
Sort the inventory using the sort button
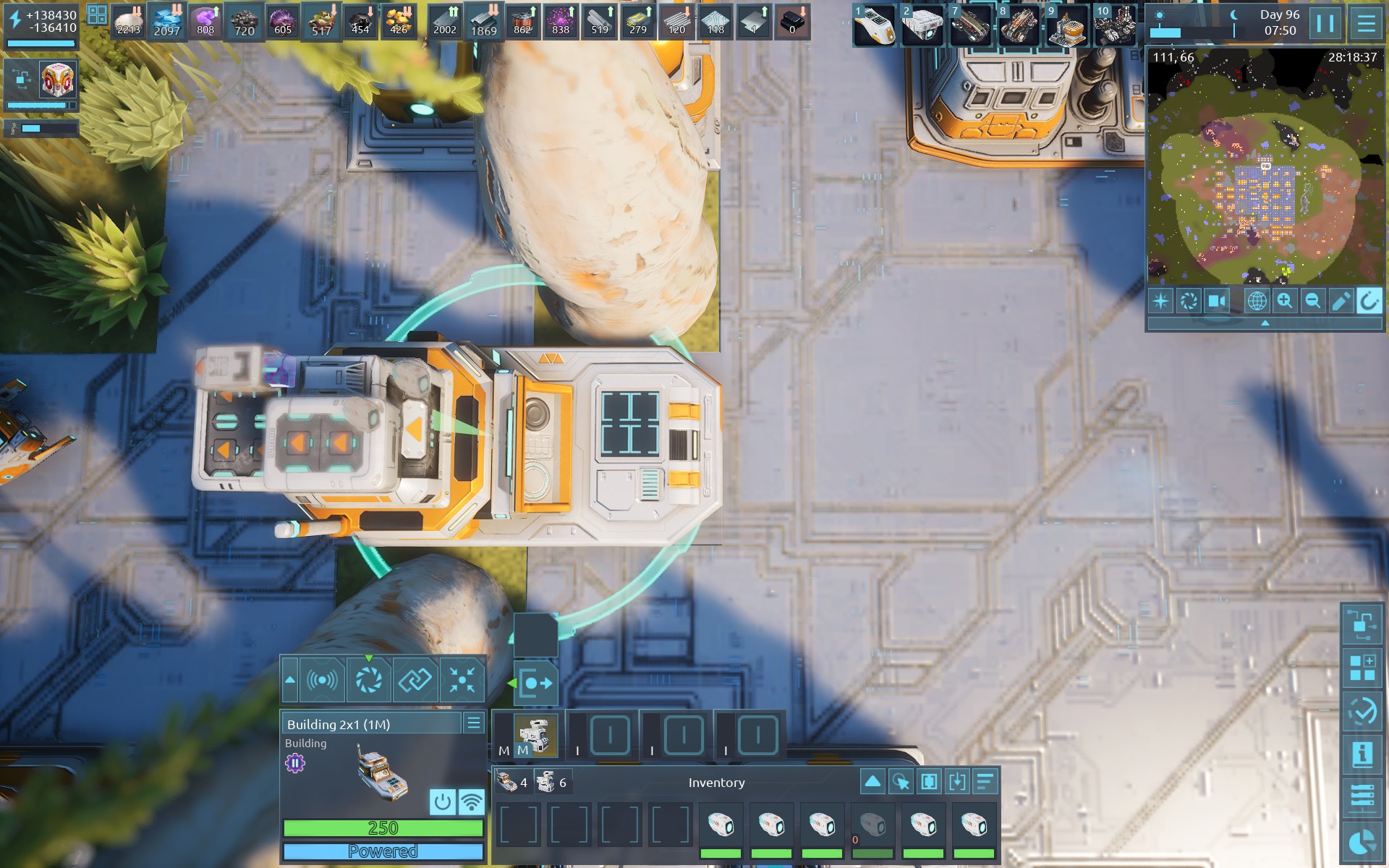[x=985, y=781]
